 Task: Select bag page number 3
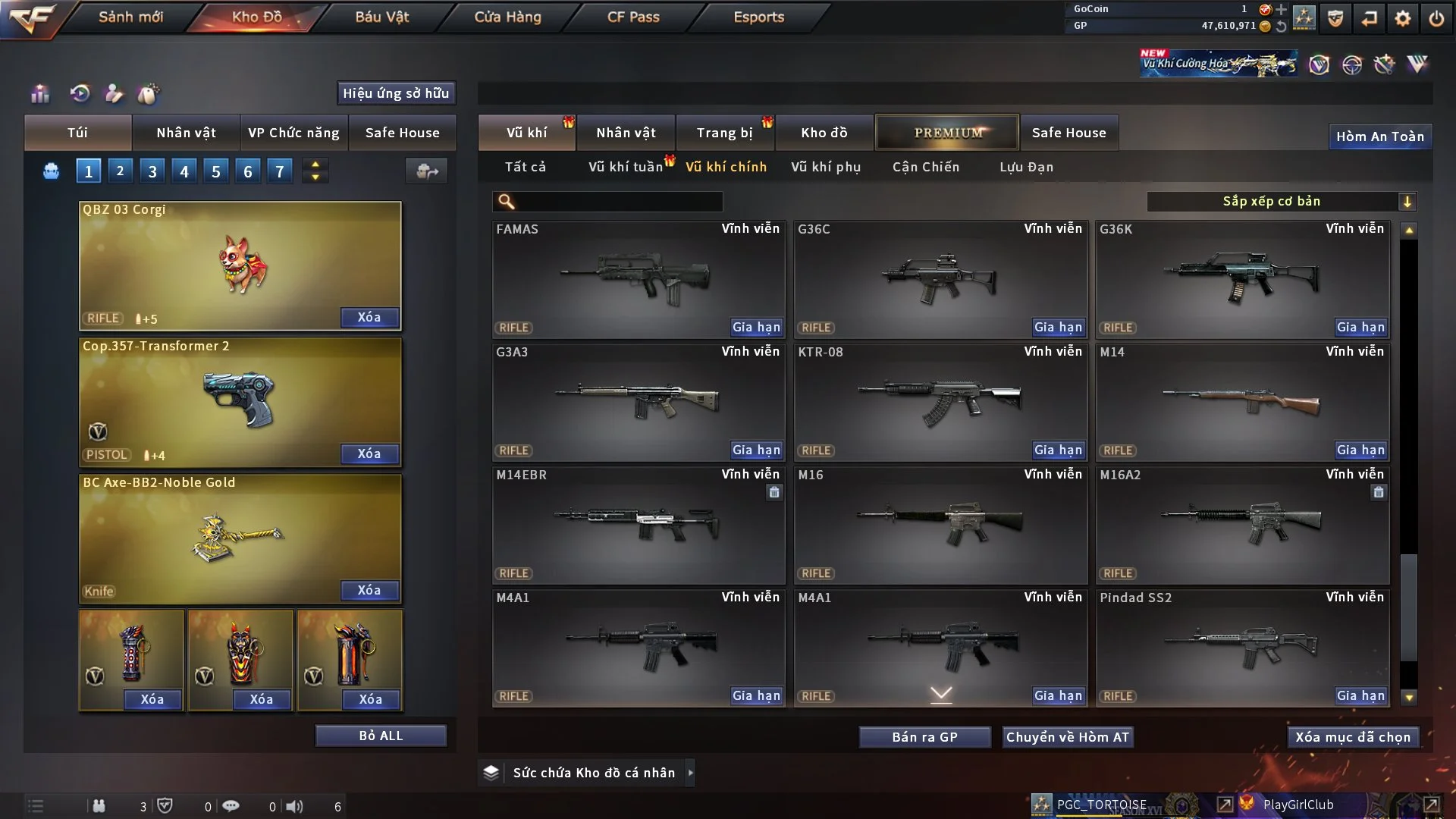[x=152, y=171]
